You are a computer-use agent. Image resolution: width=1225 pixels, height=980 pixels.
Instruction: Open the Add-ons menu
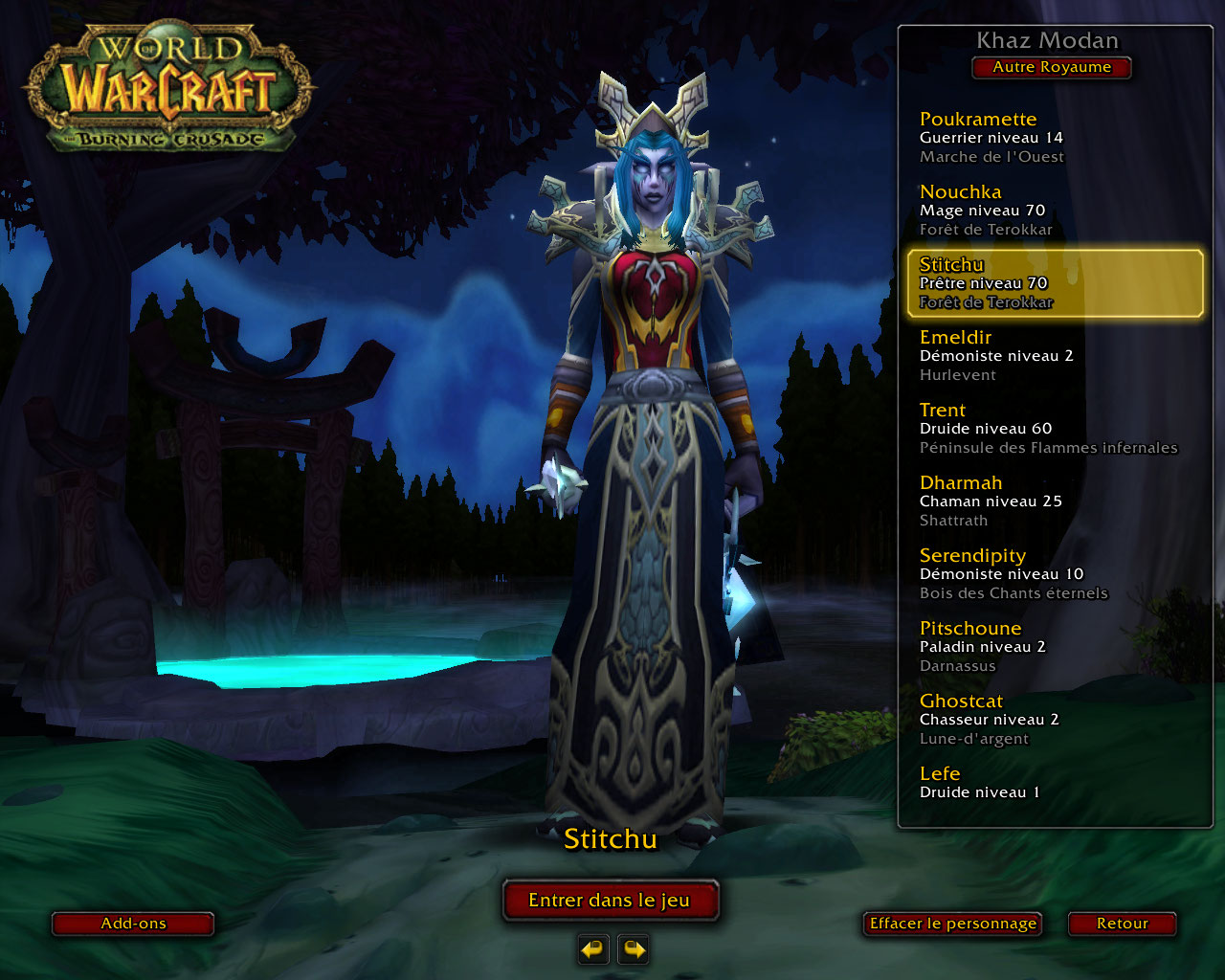(x=133, y=924)
